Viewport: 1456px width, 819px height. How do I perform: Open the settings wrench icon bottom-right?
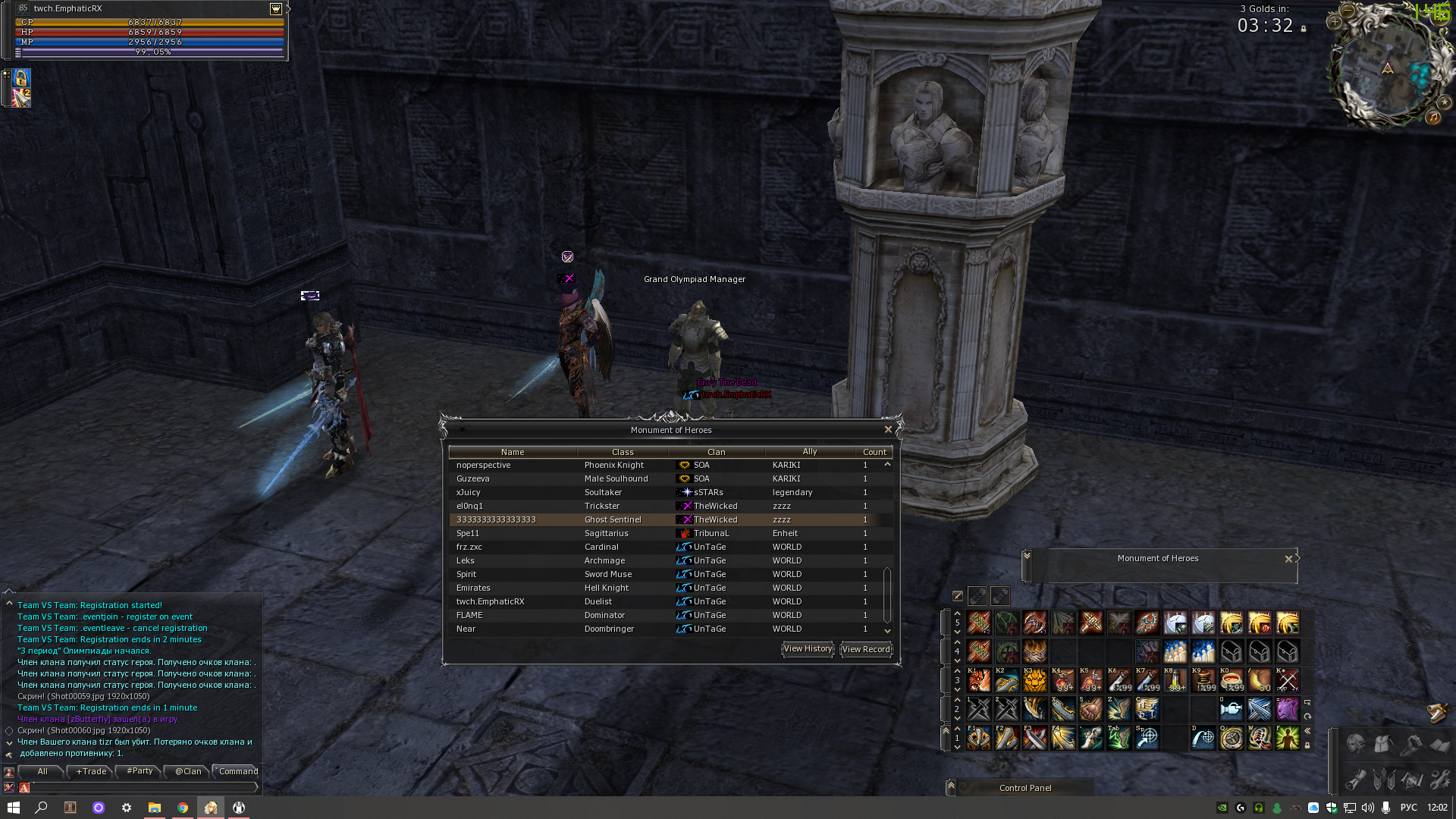pos(1439,780)
